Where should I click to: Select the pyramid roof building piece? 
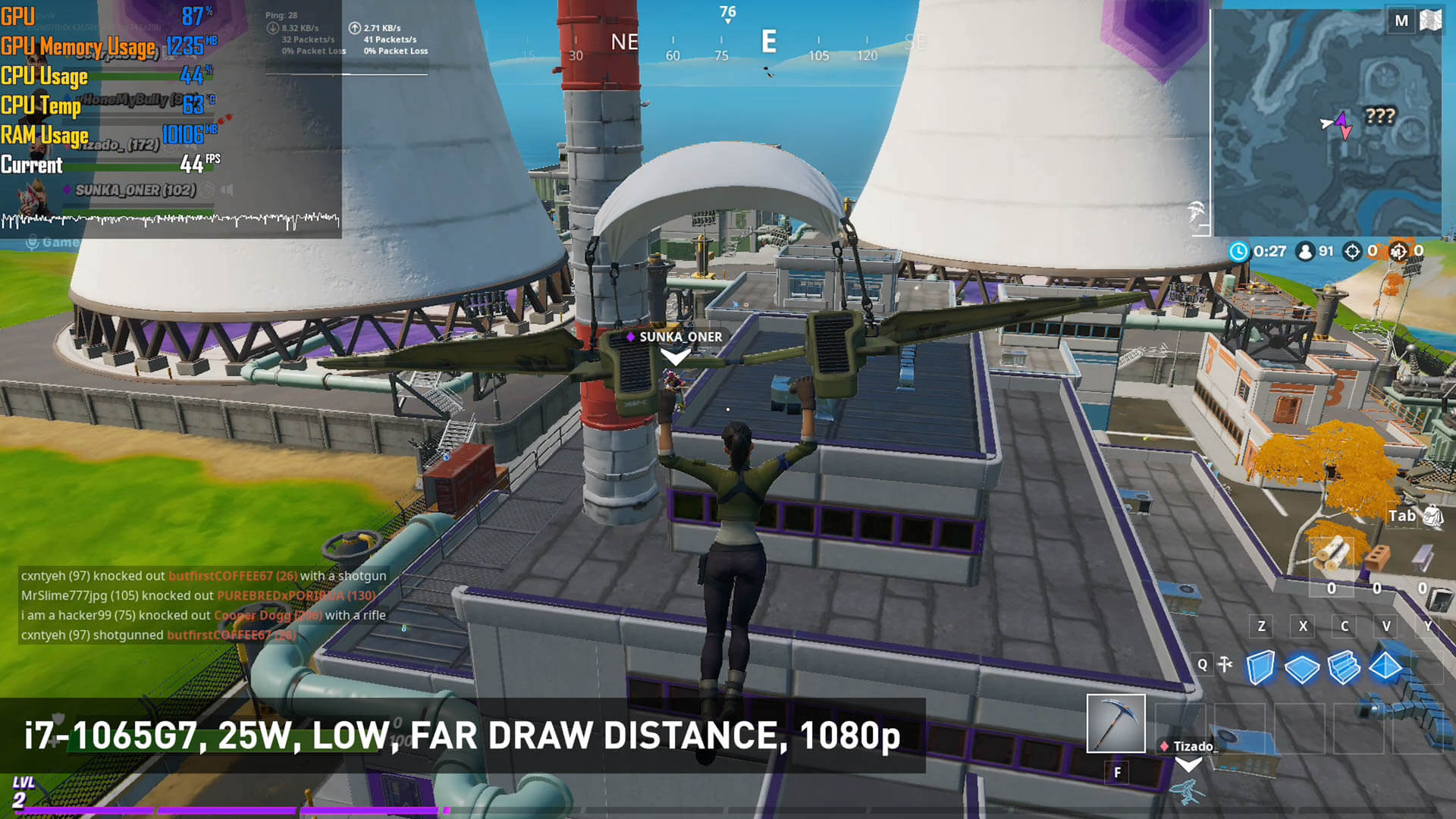[1385, 667]
